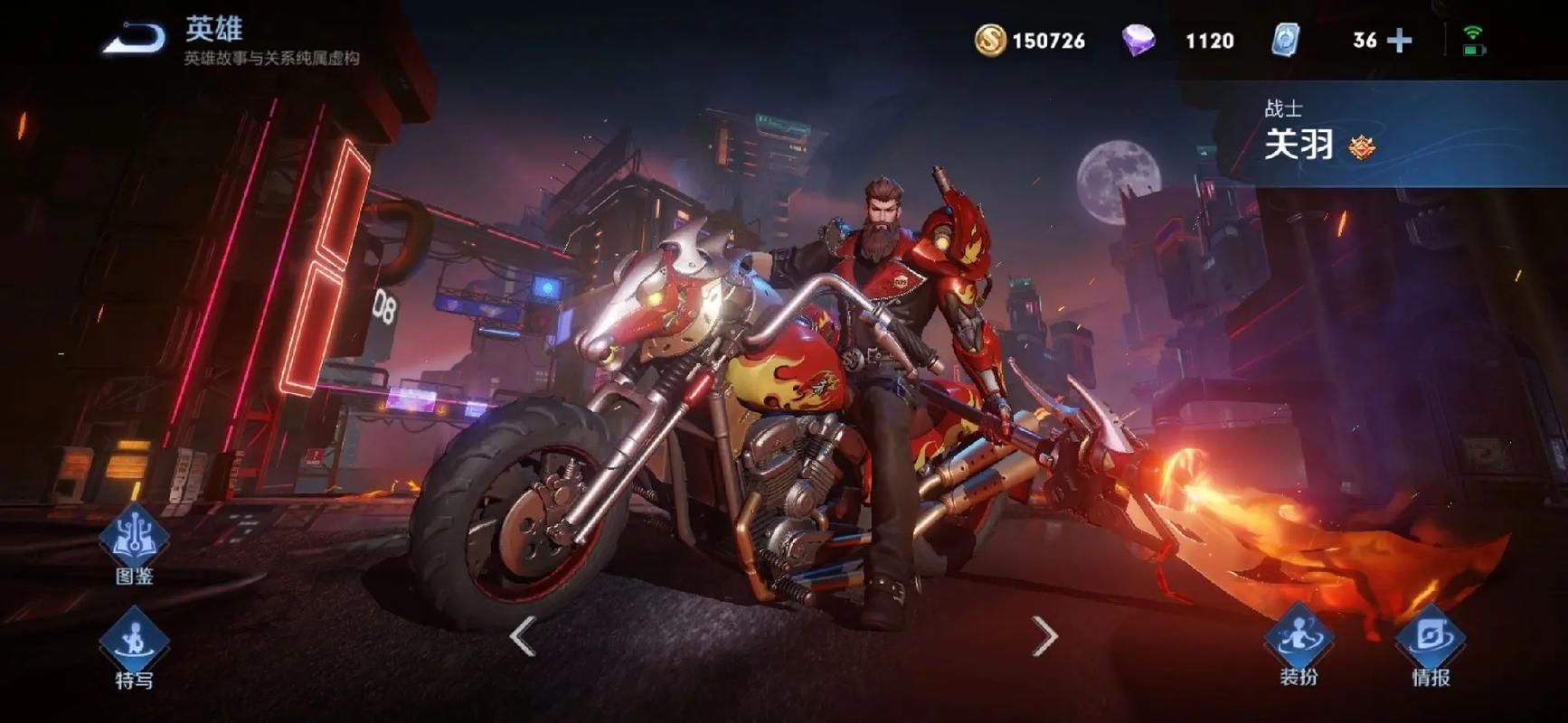Open the 图鉴 gallery
Image resolution: width=1568 pixels, height=723 pixels.
click(134, 545)
